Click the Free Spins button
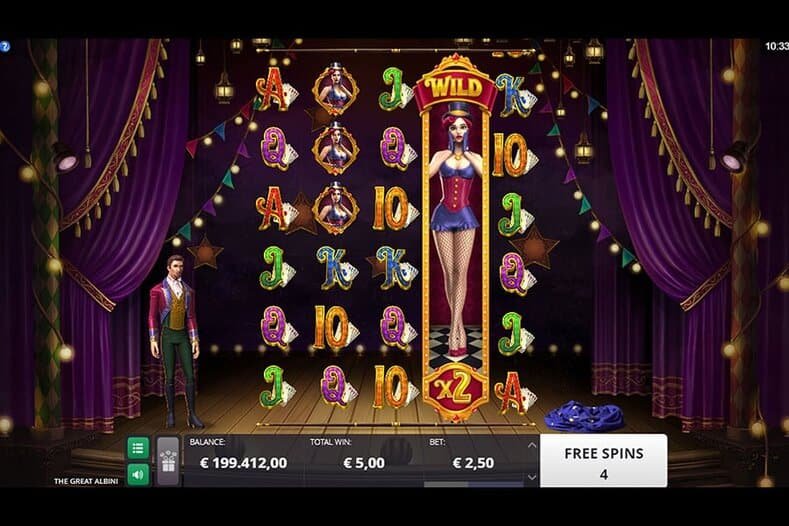 (x=603, y=460)
